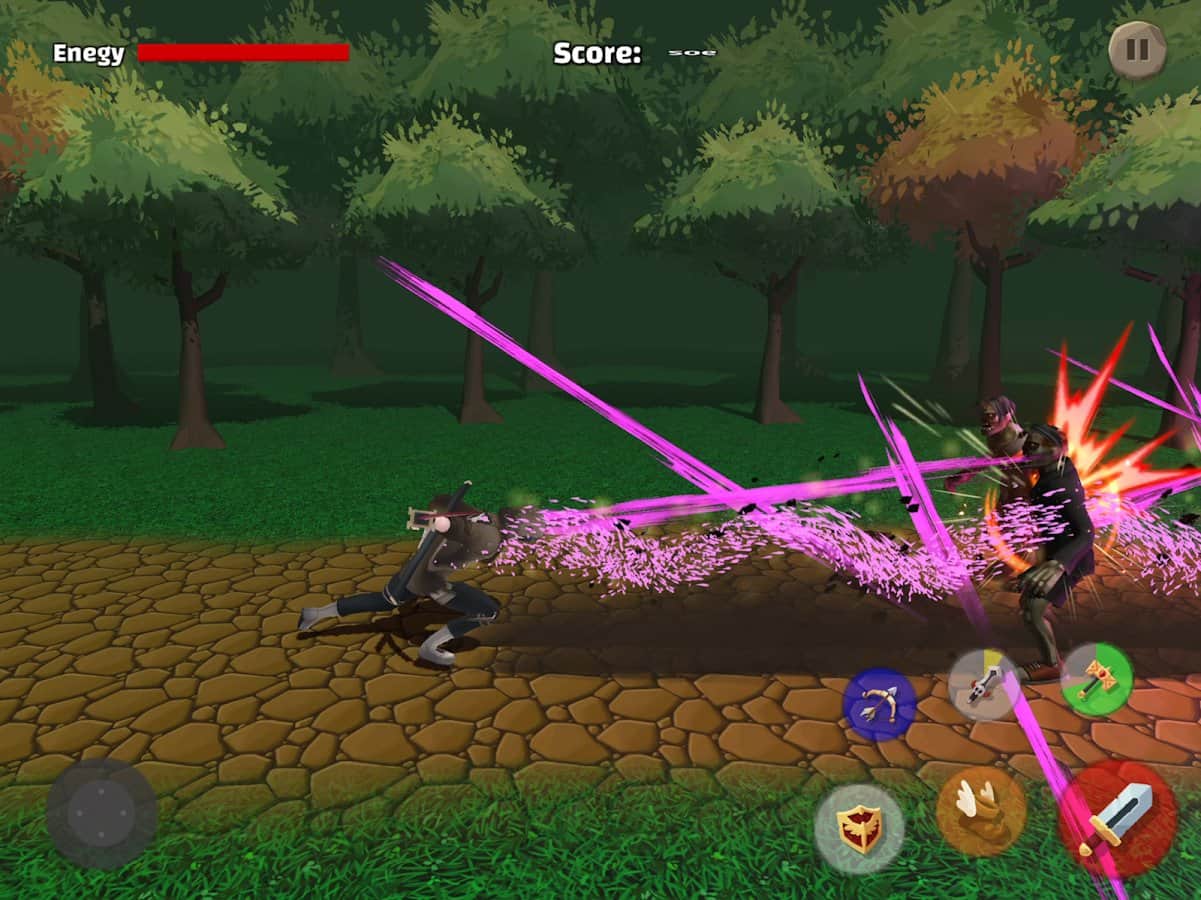The width and height of the screenshot is (1201, 900).
Task: Tap the virtual movement joystick
Action: coord(101,813)
